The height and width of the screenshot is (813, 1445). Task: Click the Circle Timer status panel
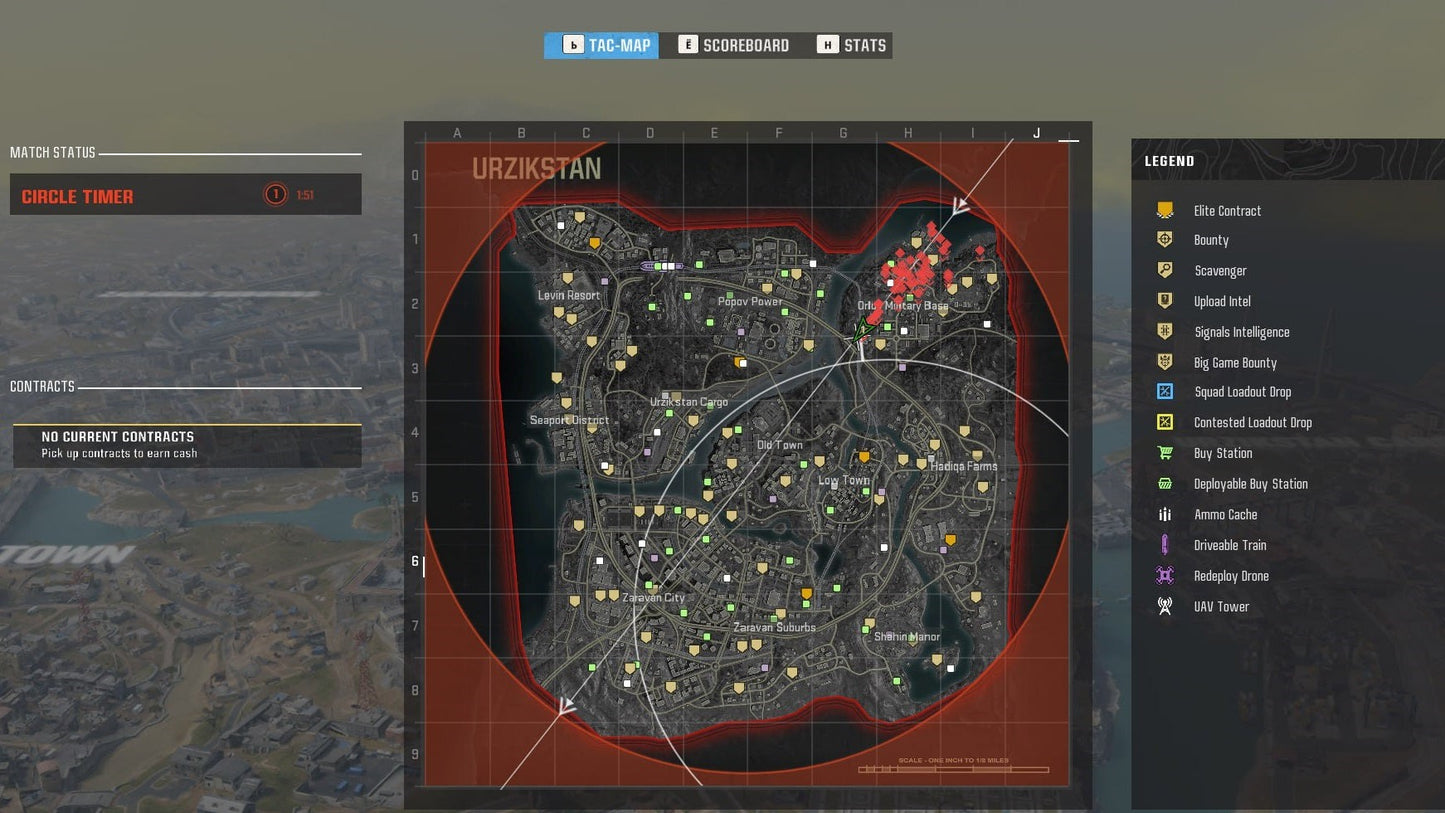[186, 194]
